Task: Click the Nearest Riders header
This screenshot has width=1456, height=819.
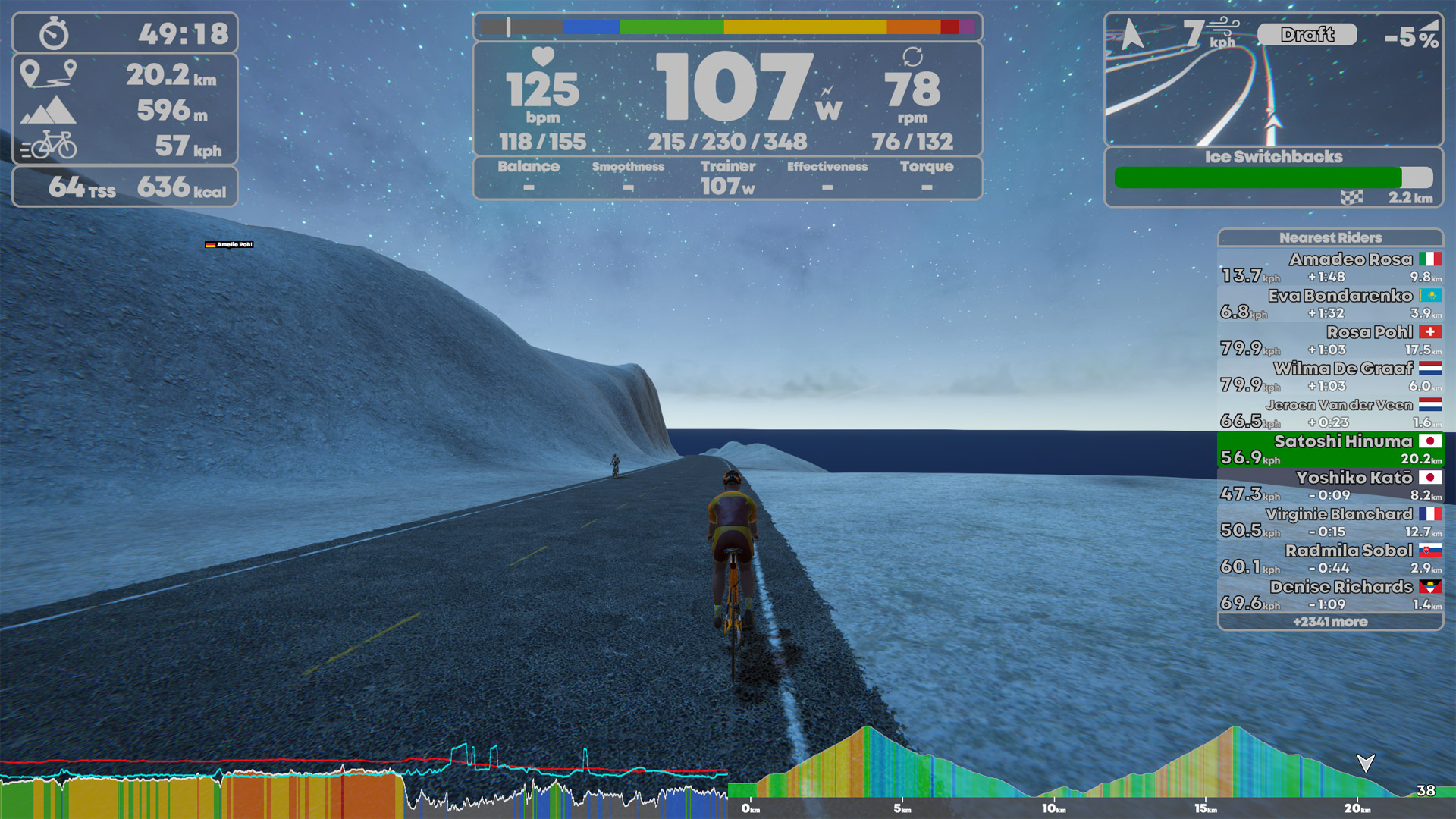Action: coord(1330,237)
